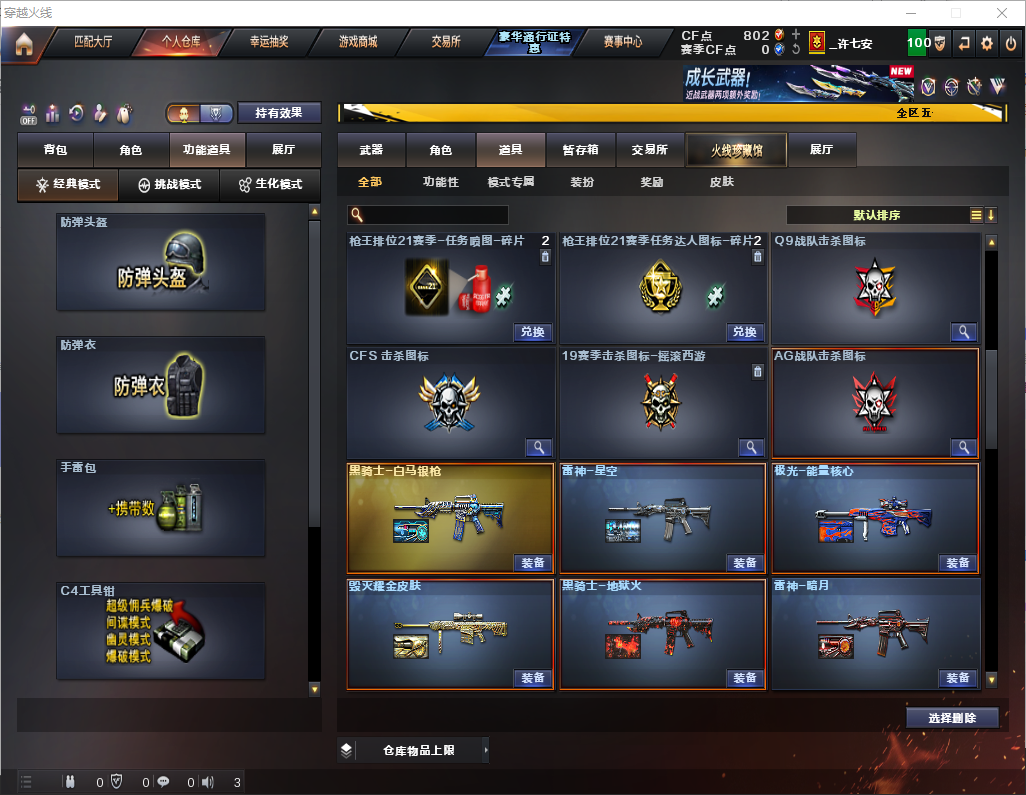Open the 暂存箱 temporary storage tab
The image size is (1026, 795).
[580, 150]
